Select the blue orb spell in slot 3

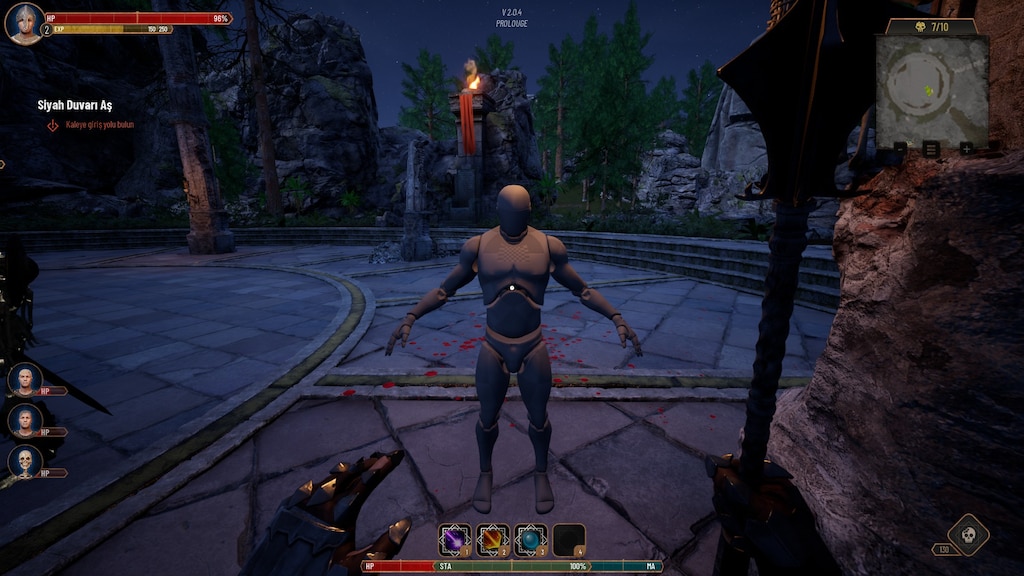click(531, 540)
